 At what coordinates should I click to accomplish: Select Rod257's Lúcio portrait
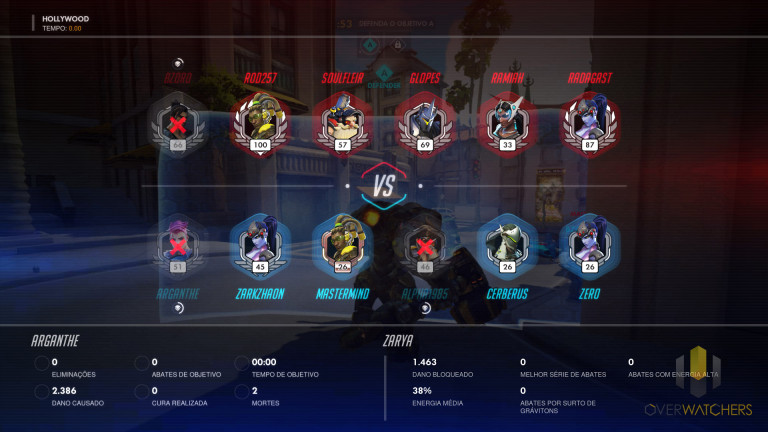[x=260, y=122]
